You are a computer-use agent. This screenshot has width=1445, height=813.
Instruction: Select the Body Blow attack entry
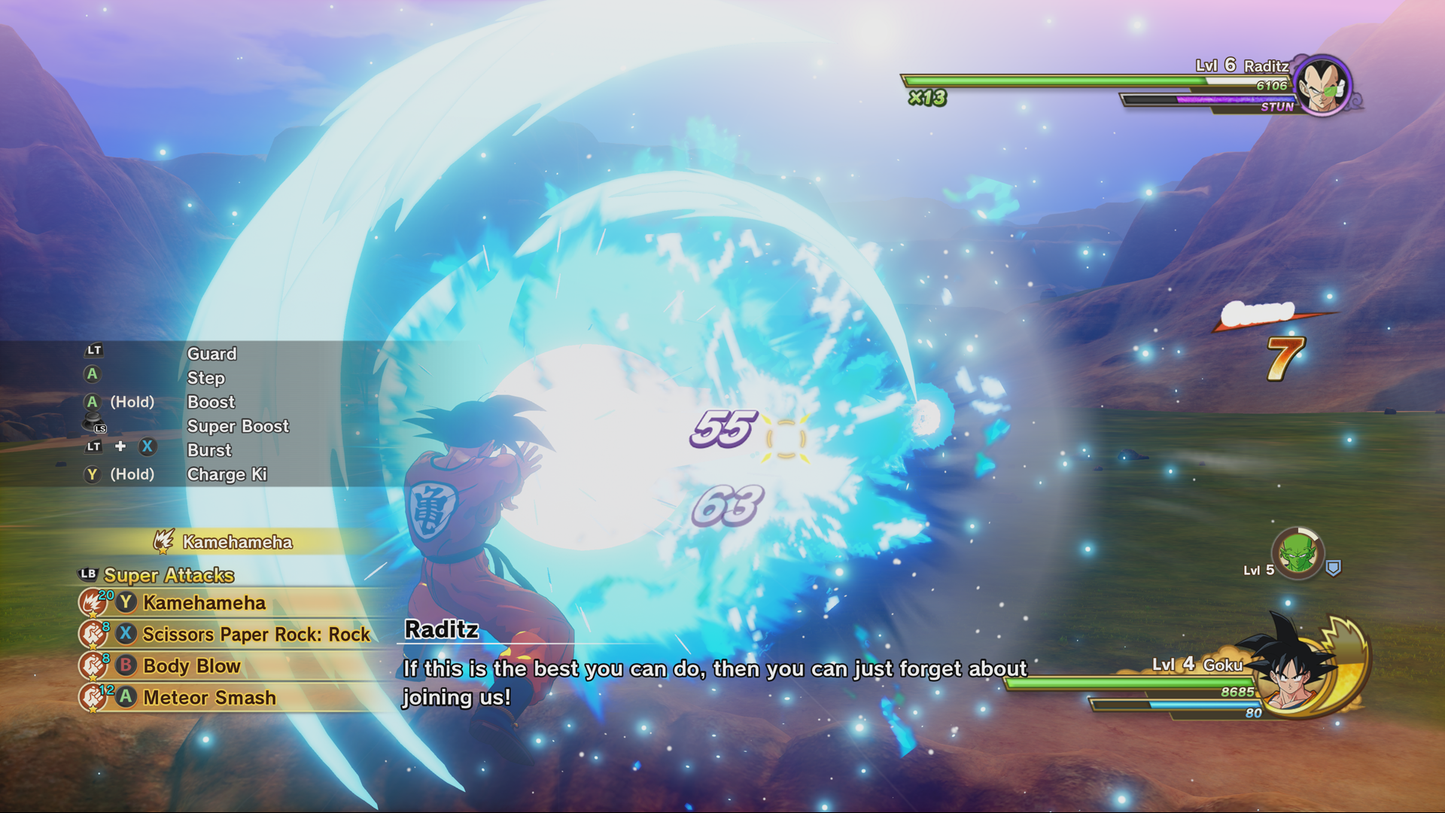(x=190, y=666)
